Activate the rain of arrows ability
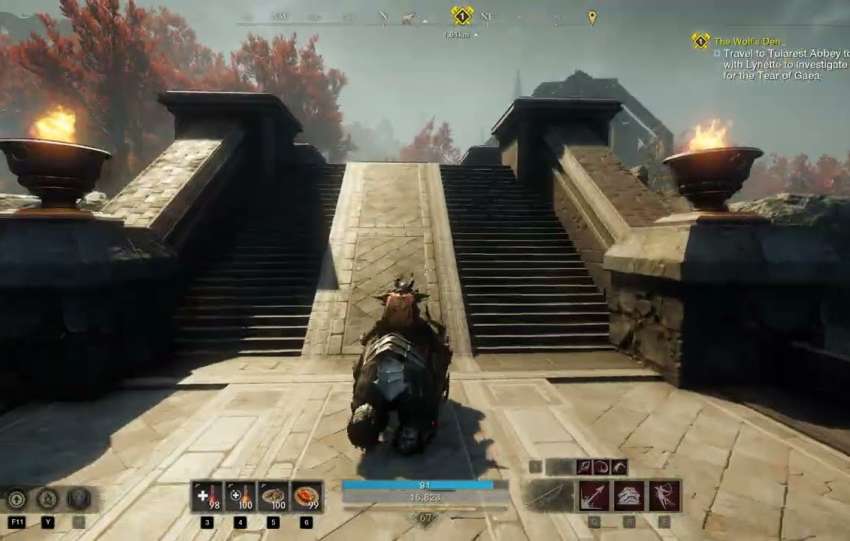The width and height of the screenshot is (850, 541). pos(629,496)
